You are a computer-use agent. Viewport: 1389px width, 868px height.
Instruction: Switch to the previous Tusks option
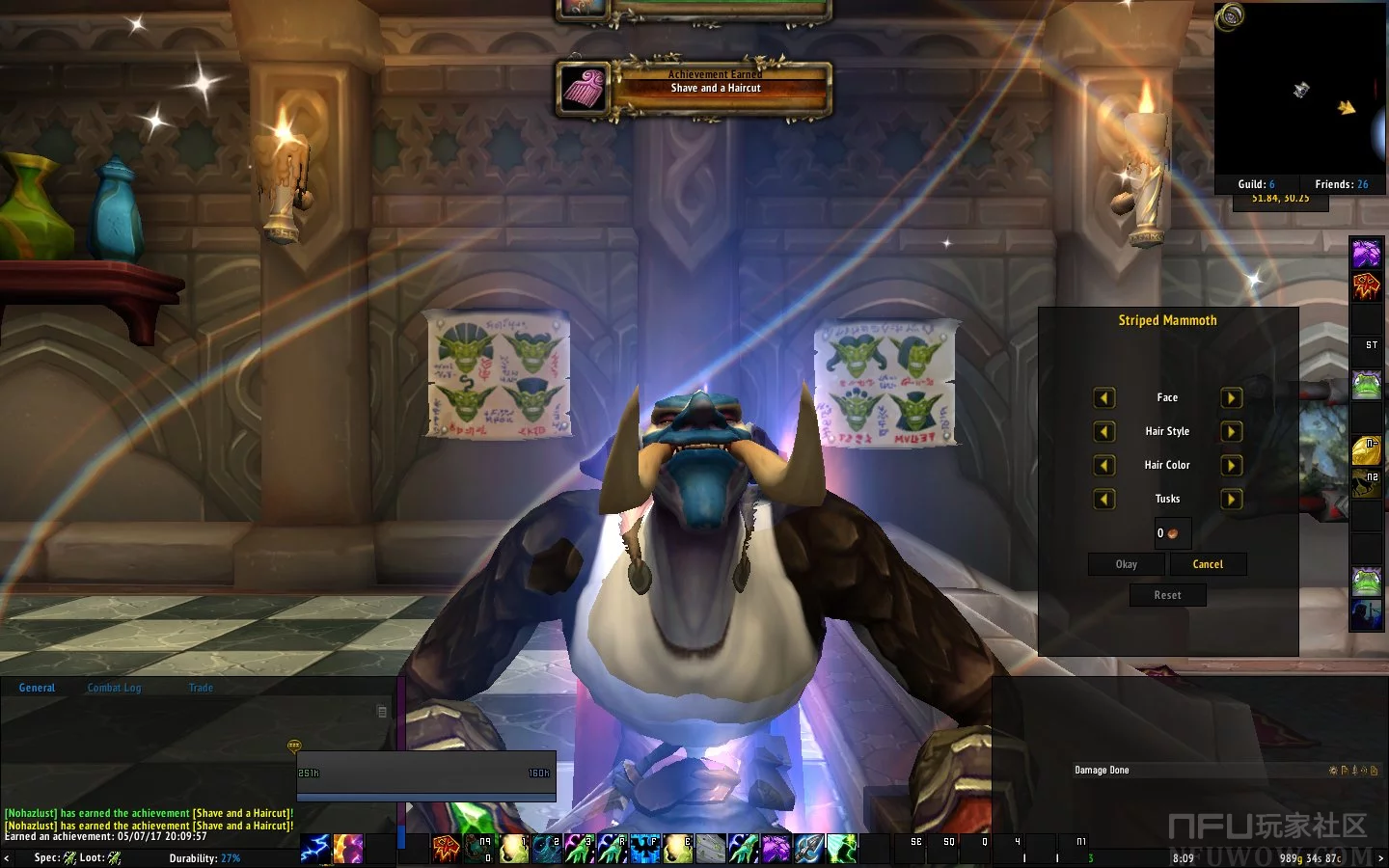(1104, 500)
